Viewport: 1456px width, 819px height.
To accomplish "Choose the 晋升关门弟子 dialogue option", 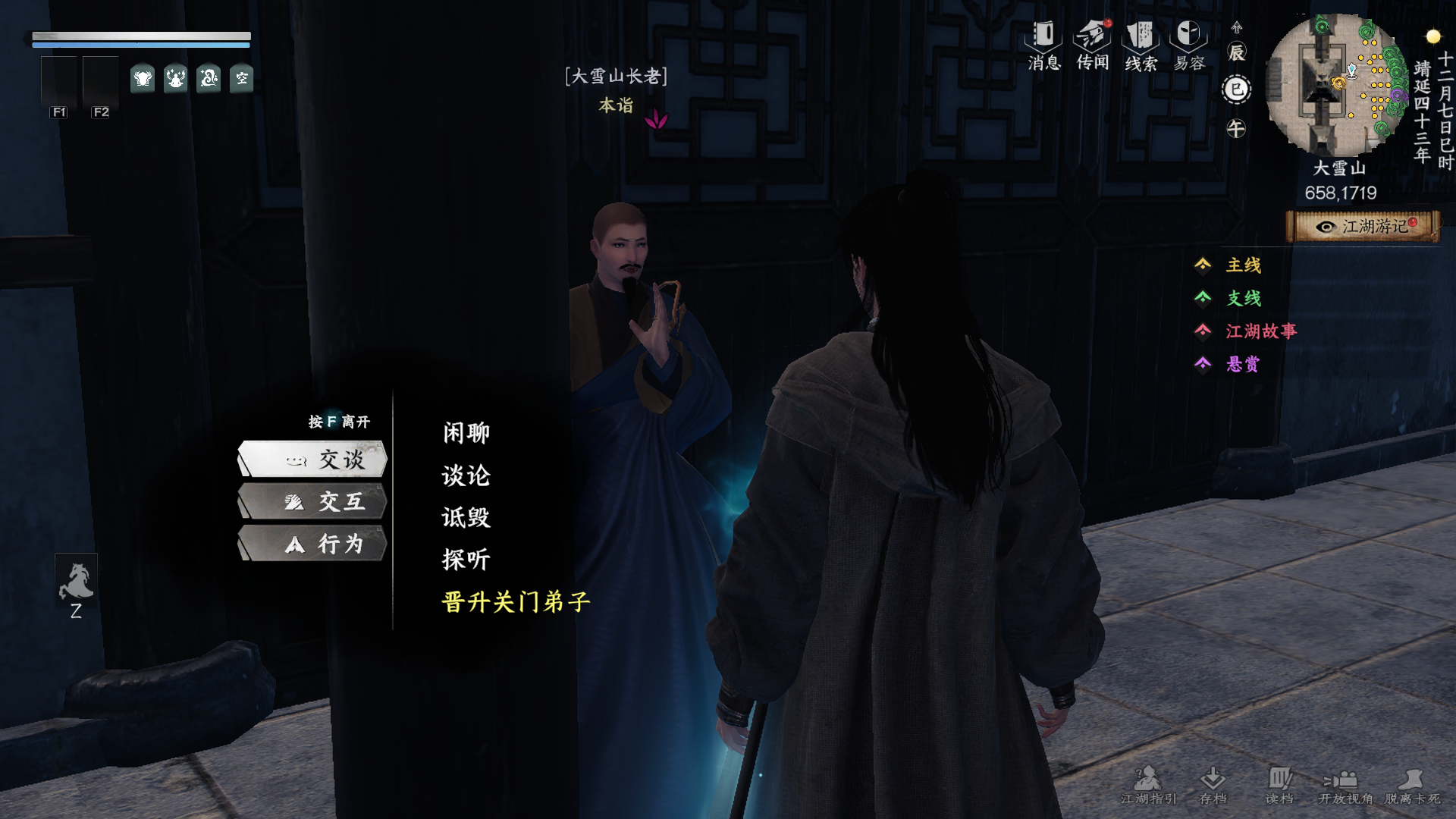I will tap(516, 602).
